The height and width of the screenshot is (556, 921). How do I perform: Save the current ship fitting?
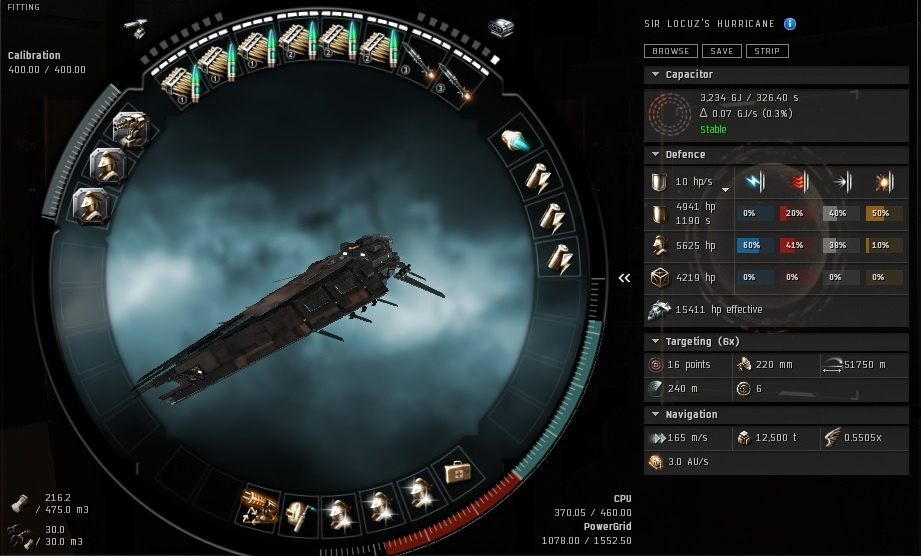pyautogui.click(x=721, y=51)
